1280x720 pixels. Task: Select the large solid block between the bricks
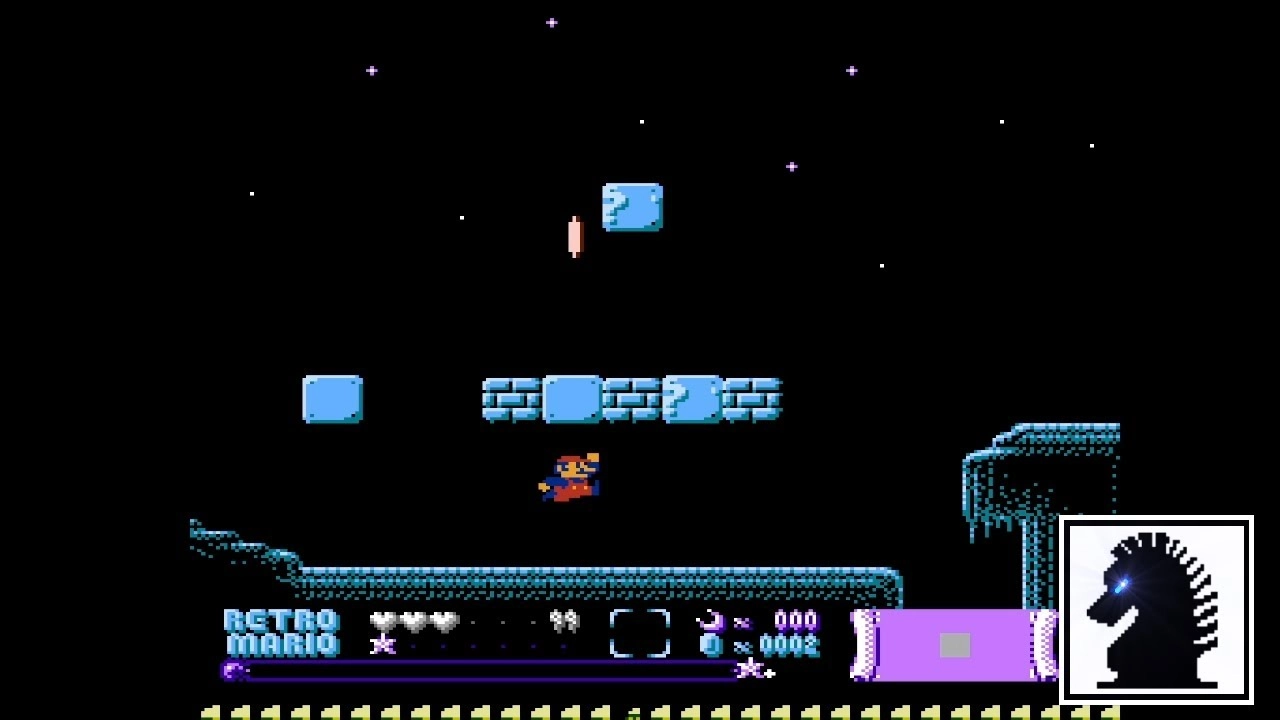pos(570,397)
